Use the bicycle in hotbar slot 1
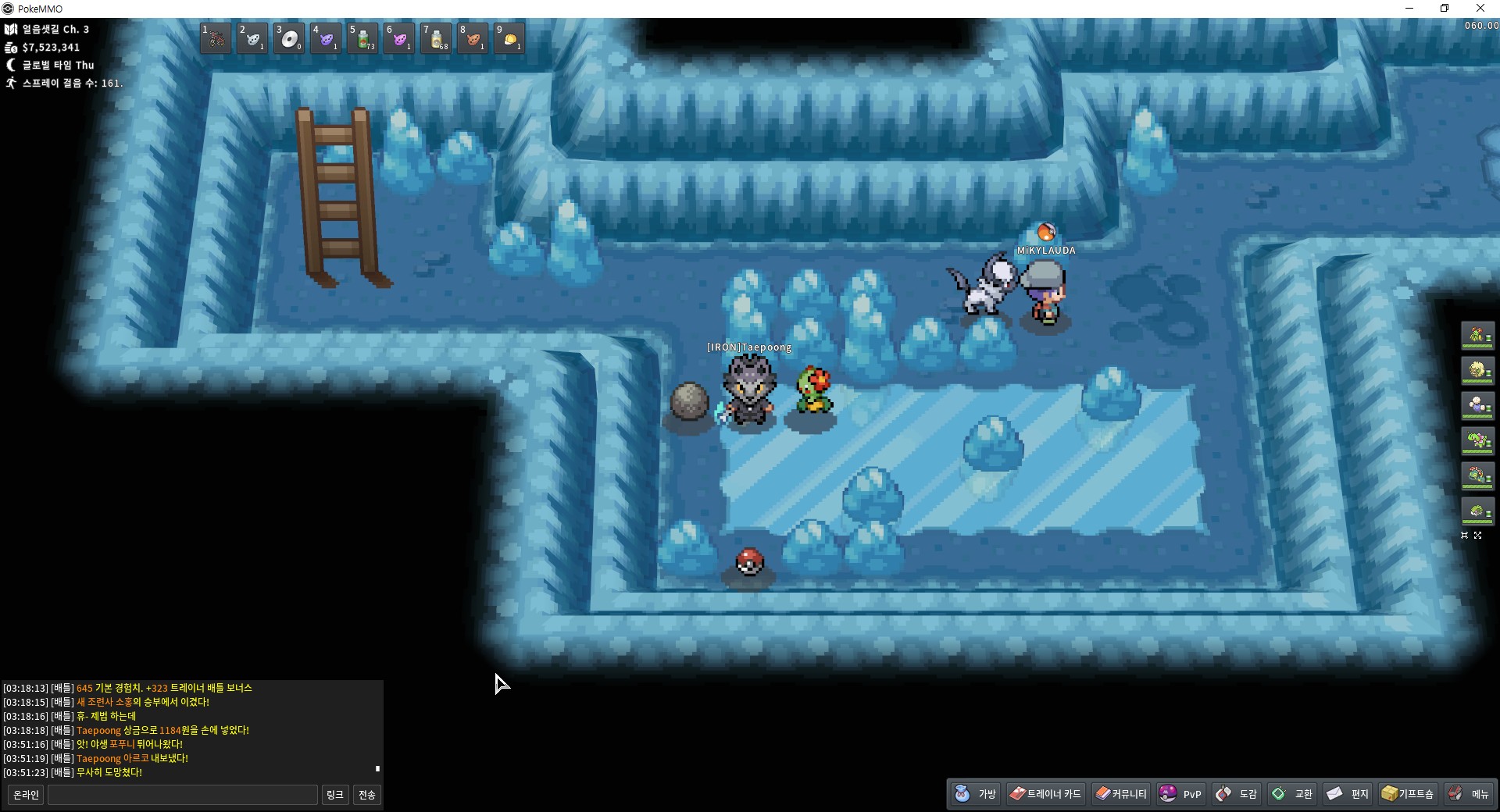1500x812 pixels. 216,38
